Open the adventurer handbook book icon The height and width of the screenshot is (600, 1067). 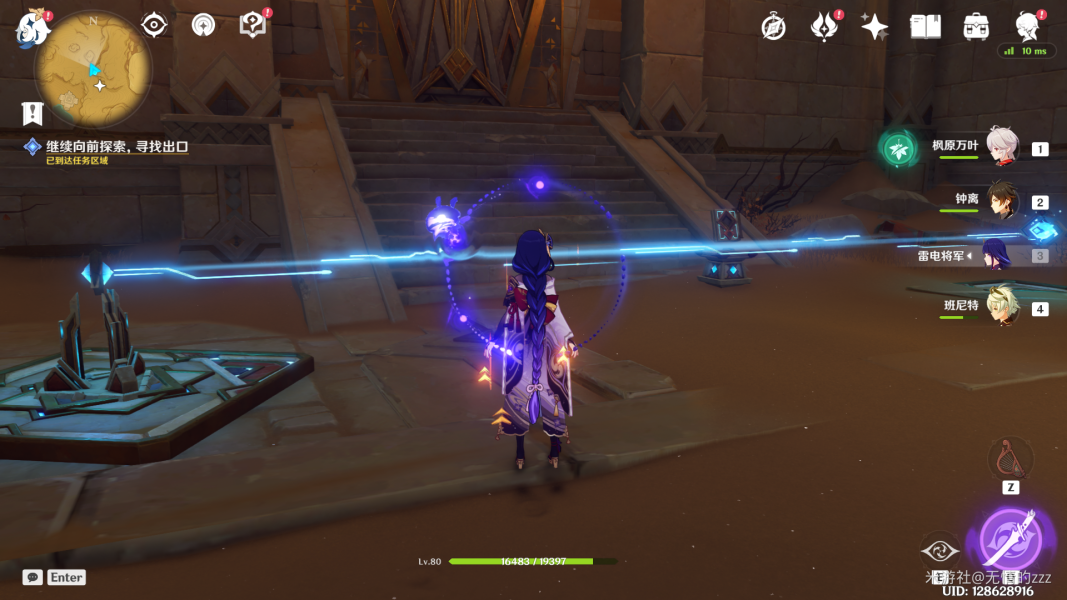(925, 27)
